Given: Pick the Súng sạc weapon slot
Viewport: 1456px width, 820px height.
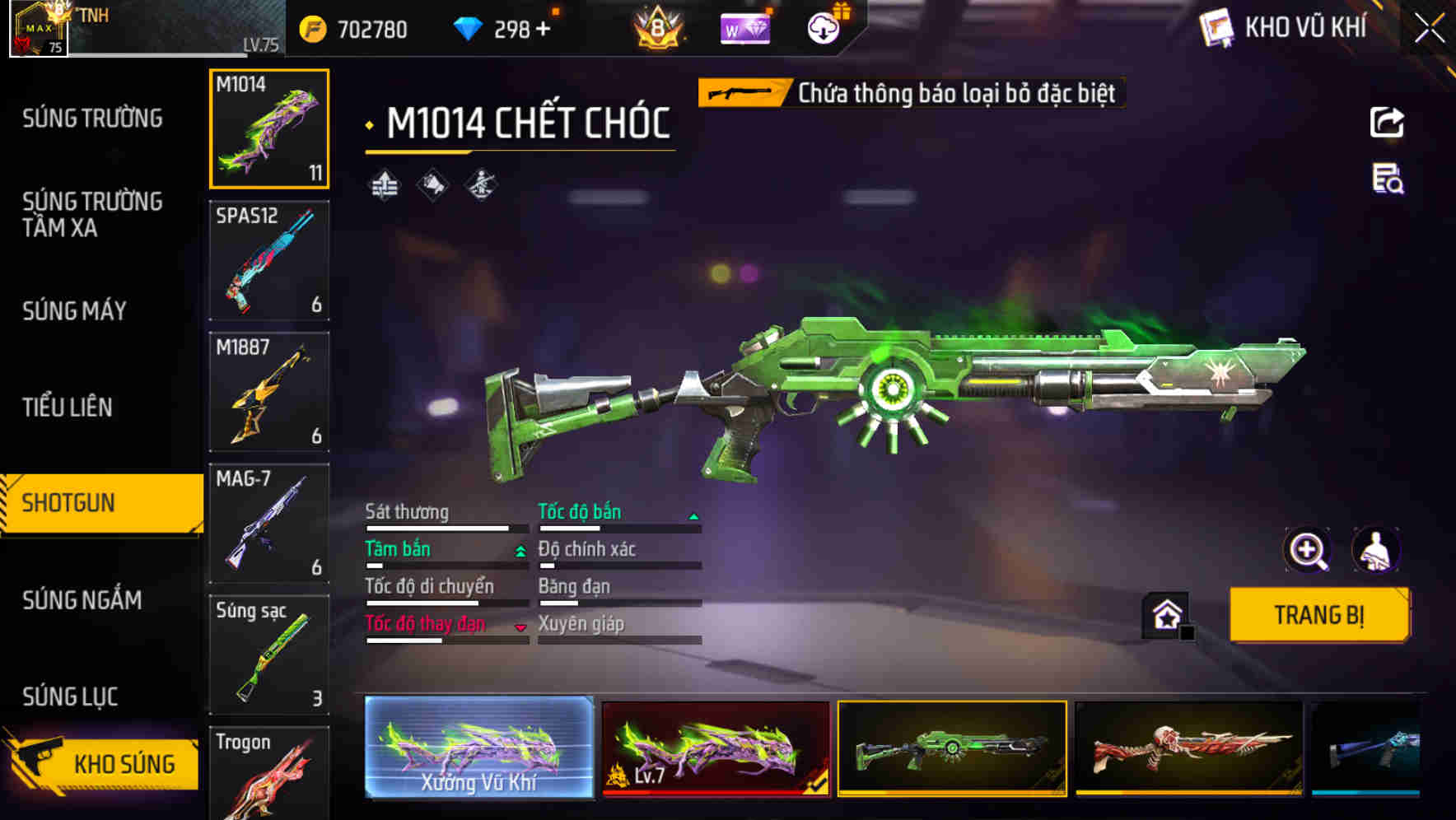Looking at the screenshot, I should pos(269,655).
